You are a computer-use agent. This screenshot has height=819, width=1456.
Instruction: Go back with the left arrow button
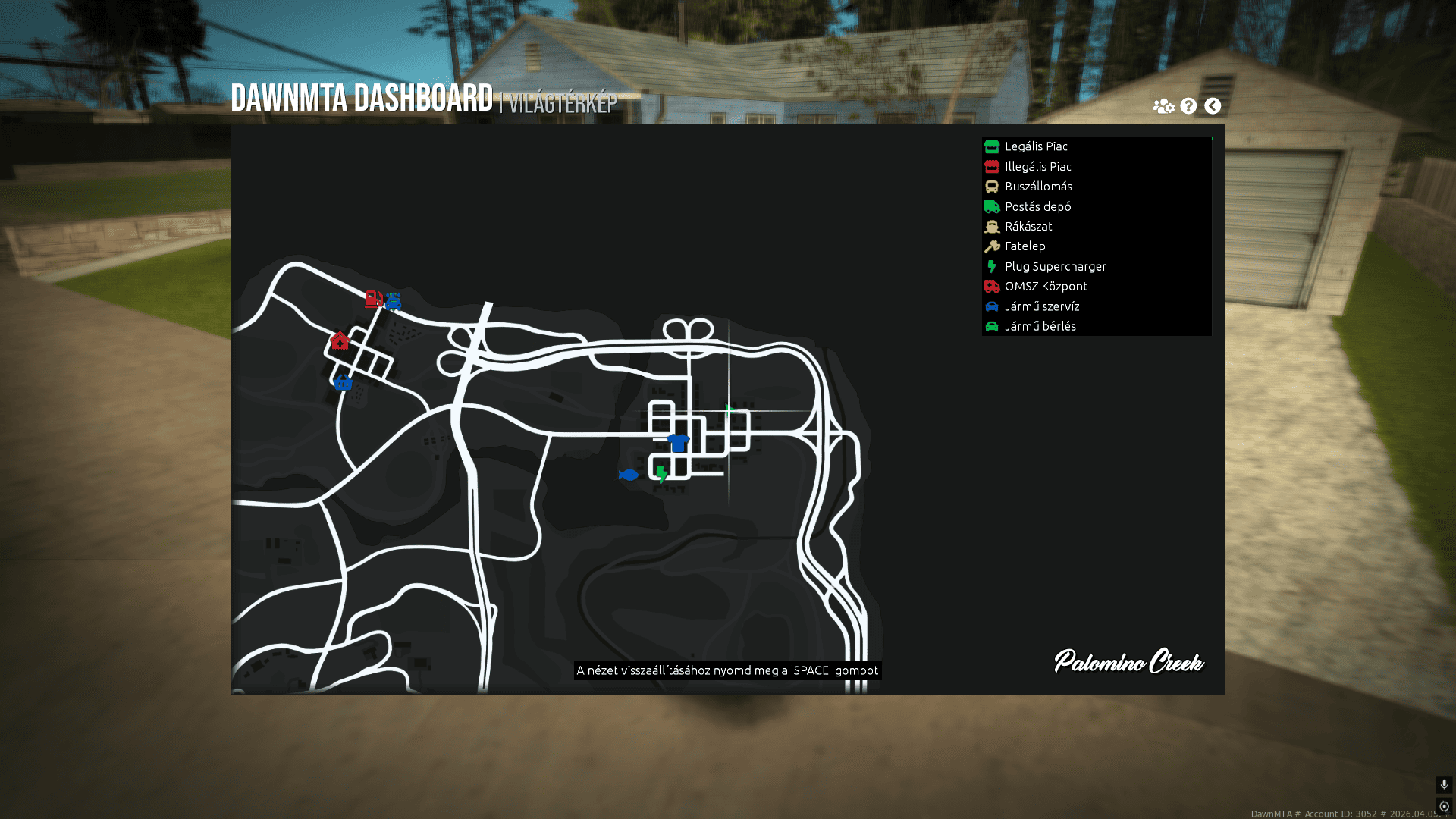(x=1213, y=106)
